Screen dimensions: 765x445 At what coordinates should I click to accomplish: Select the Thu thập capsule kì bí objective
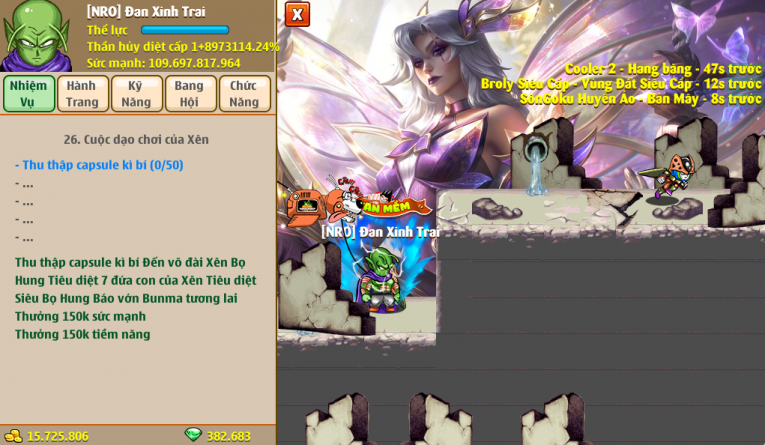(99, 165)
